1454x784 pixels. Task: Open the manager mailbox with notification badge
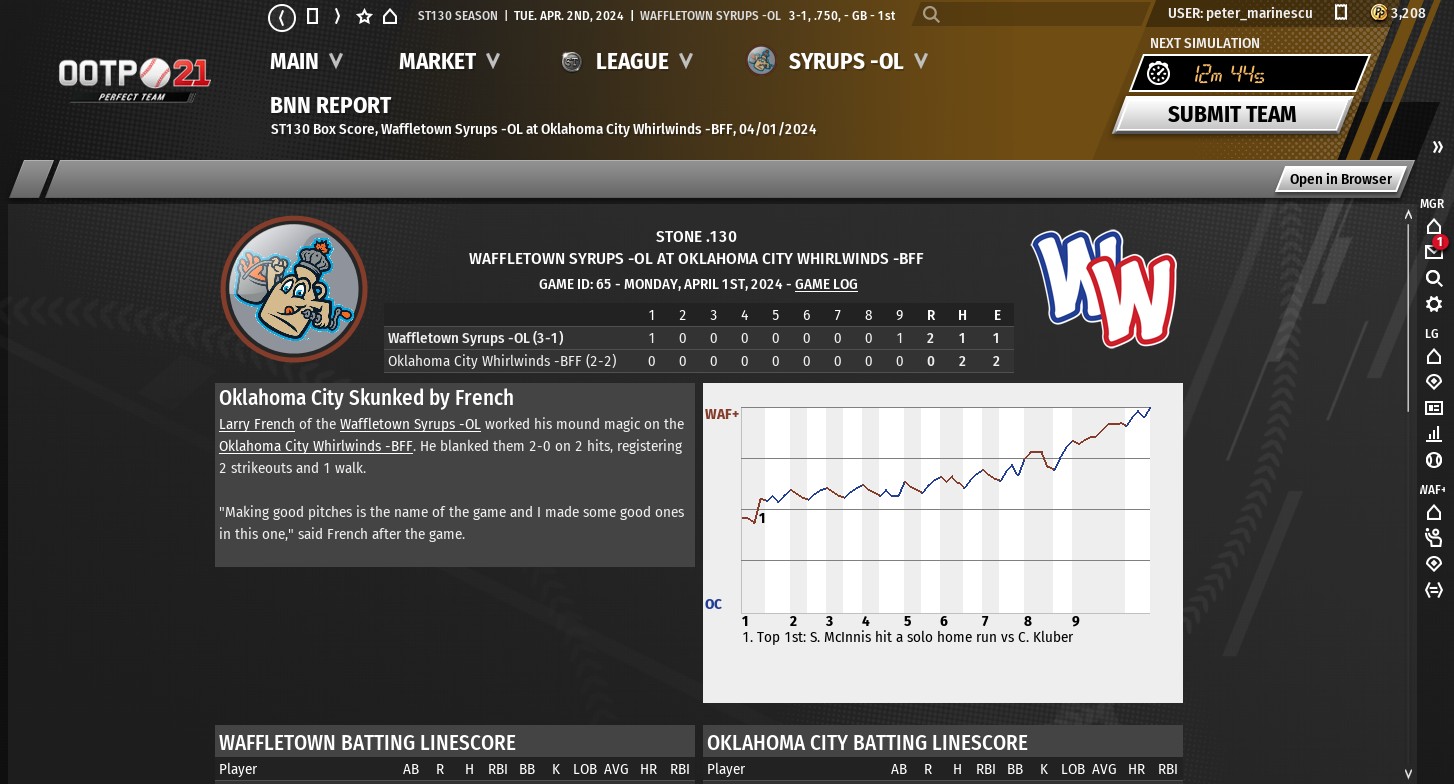(x=1434, y=251)
